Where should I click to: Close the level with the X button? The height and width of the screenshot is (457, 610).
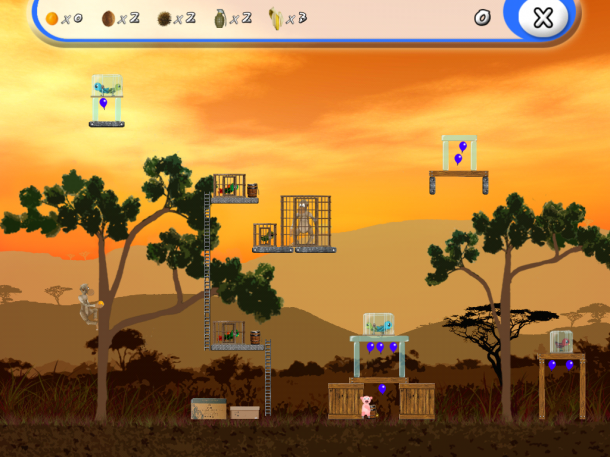click(542, 18)
